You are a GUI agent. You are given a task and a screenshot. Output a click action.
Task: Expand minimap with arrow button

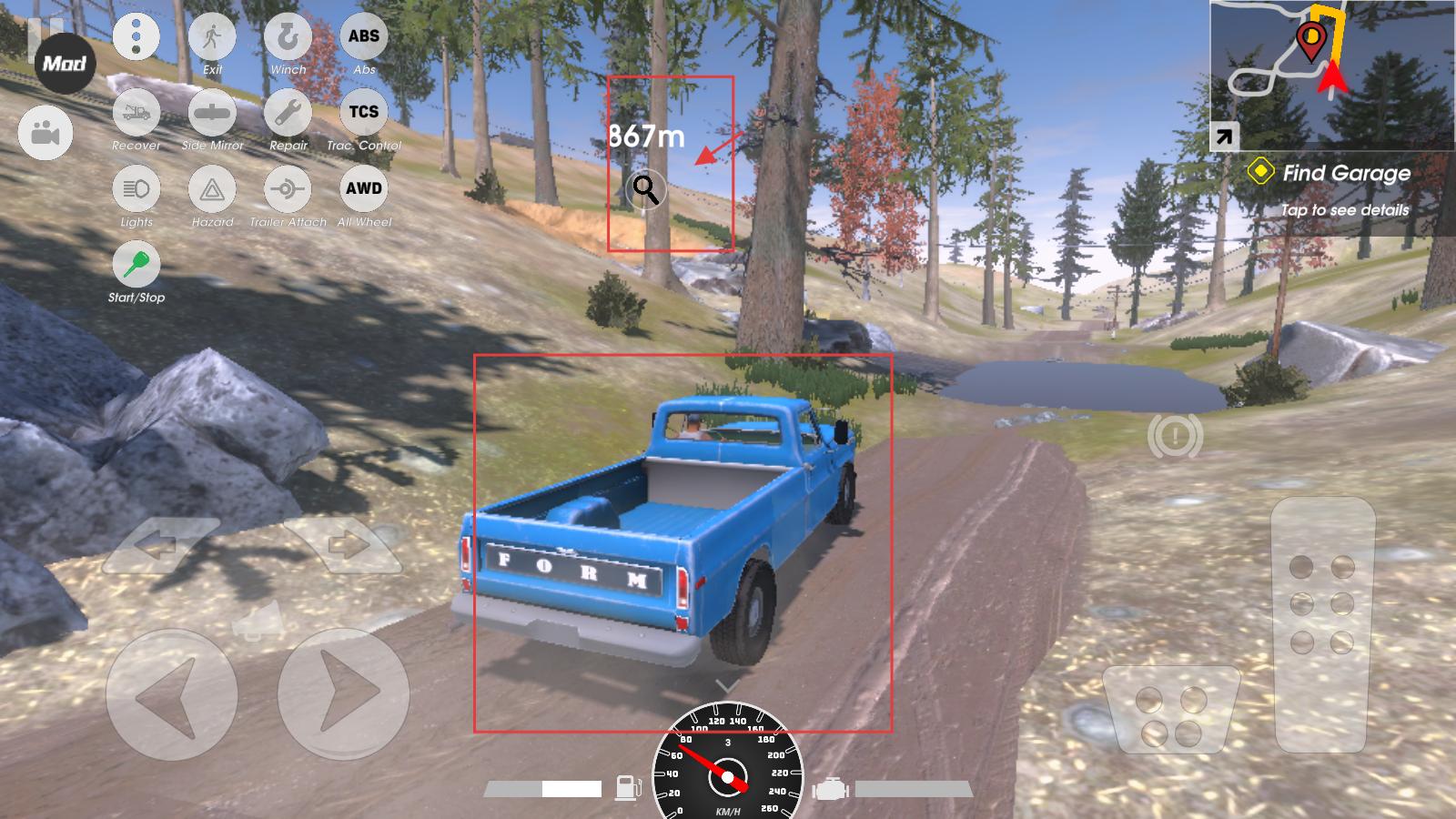[1224, 137]
